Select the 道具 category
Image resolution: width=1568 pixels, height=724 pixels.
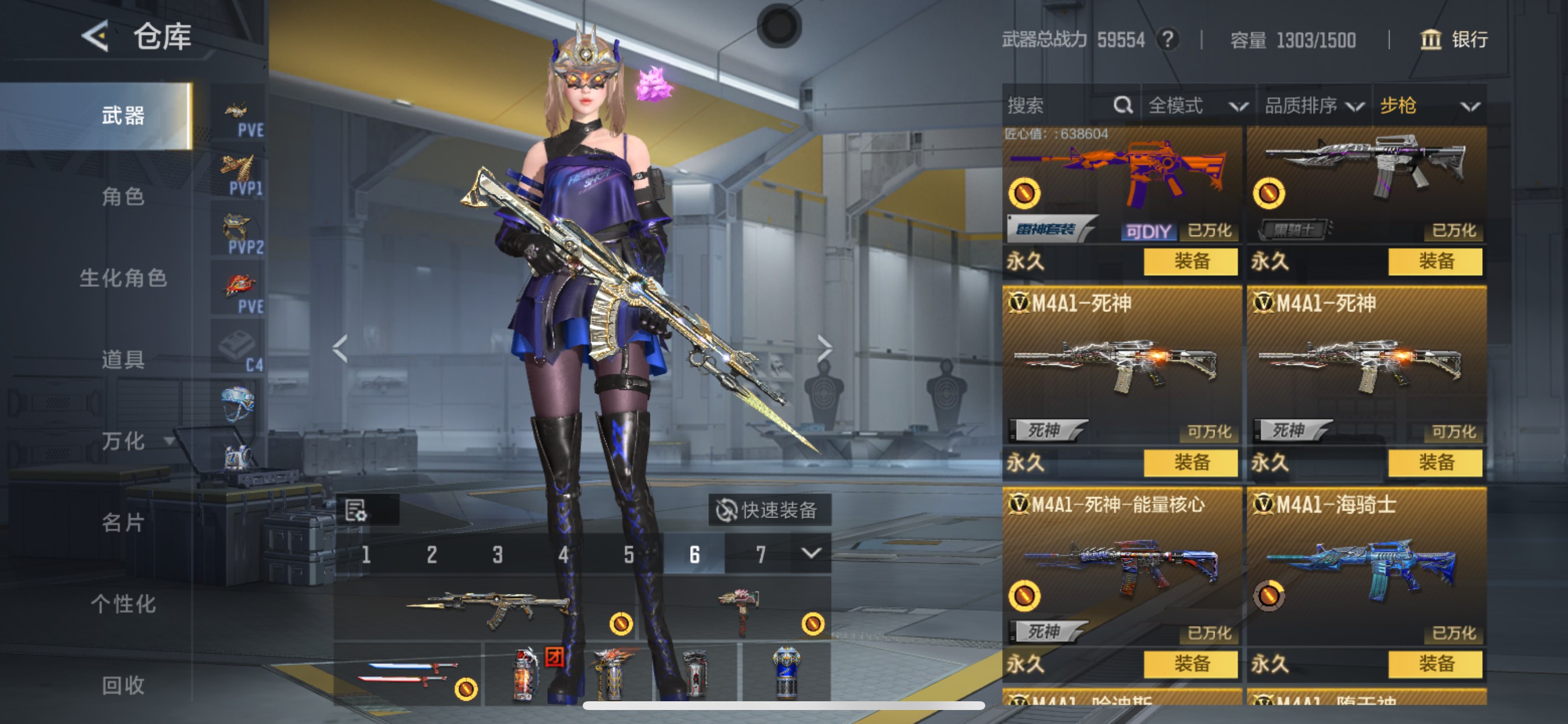tap(123, 360)
